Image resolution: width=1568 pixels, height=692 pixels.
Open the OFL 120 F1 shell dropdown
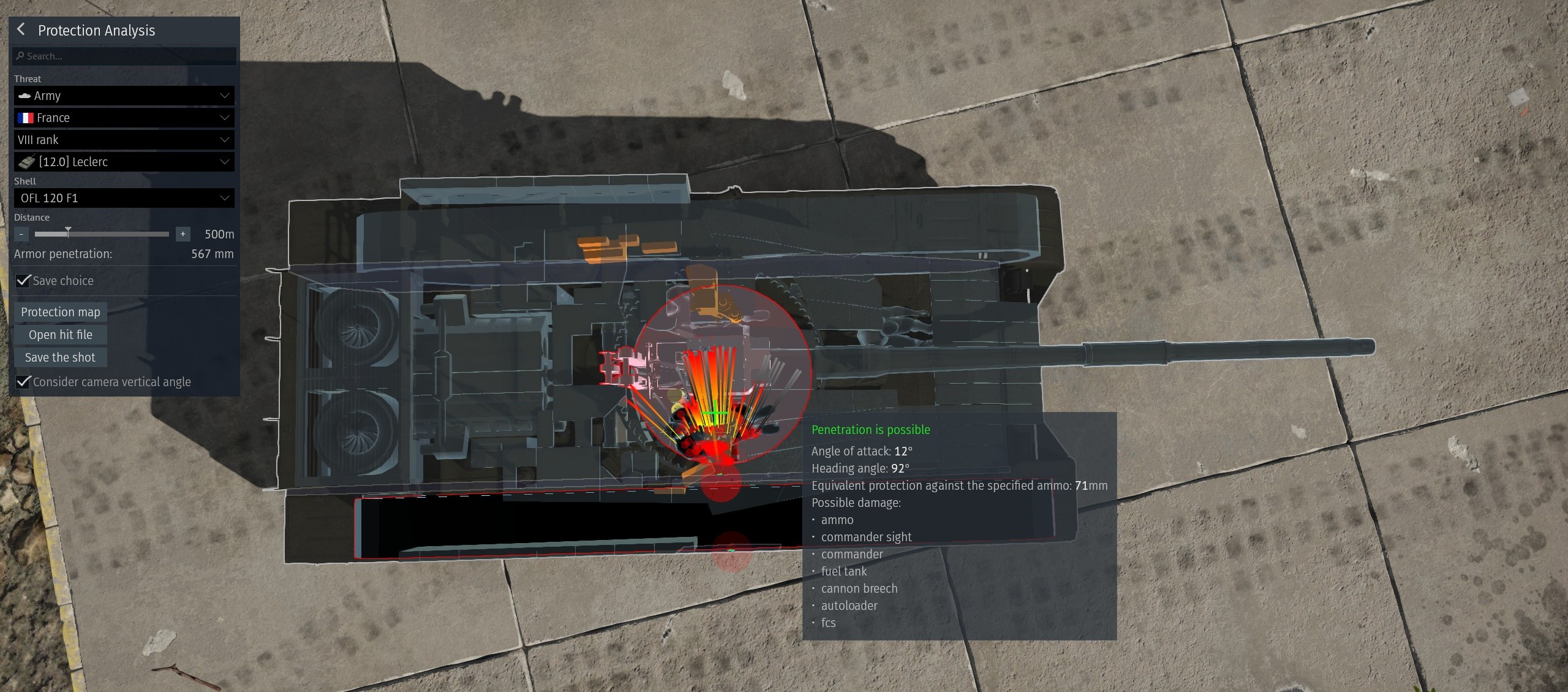[124, 198]
